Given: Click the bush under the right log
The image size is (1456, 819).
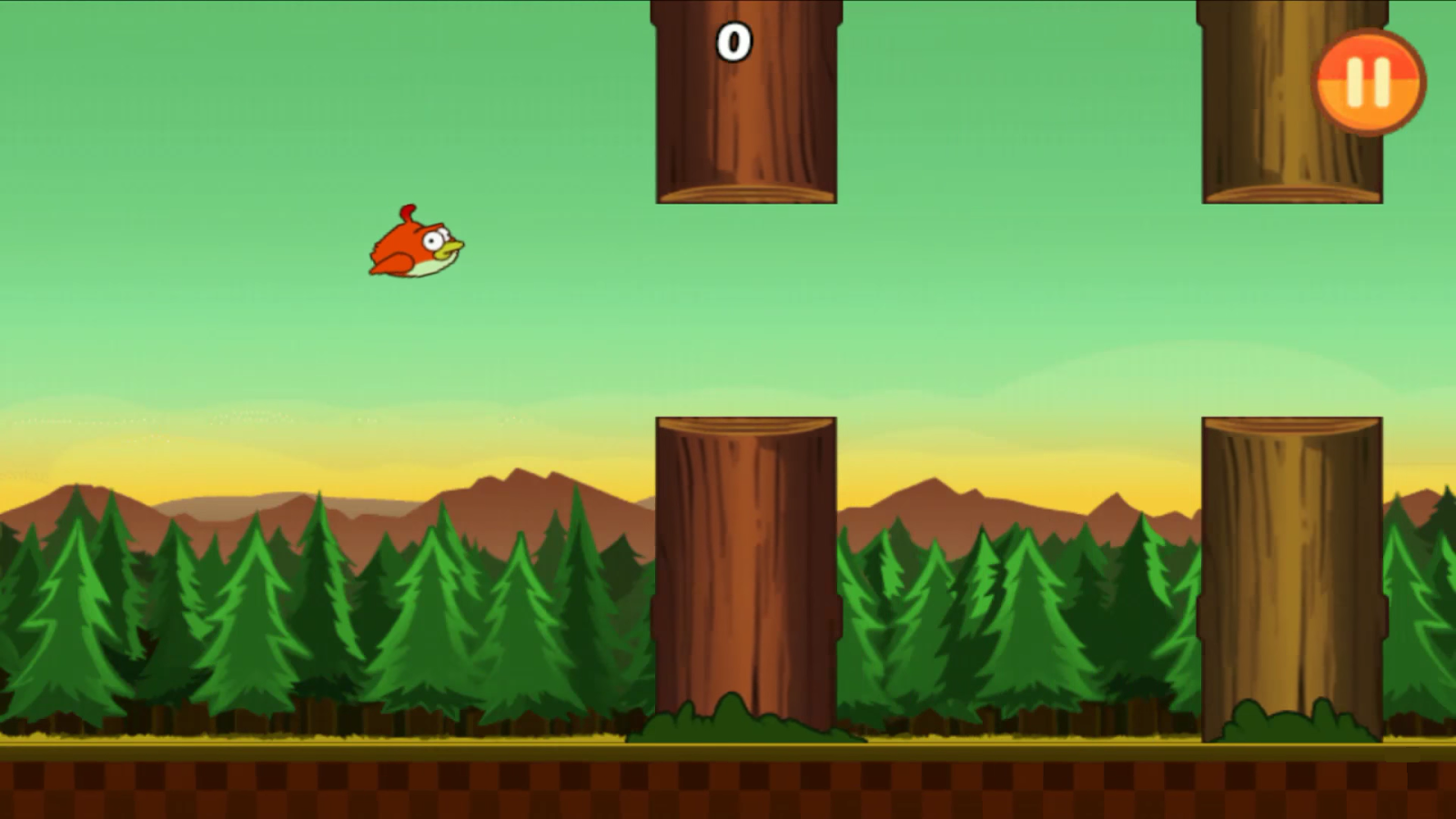Looking at the screenshot, I should 1292,728.
